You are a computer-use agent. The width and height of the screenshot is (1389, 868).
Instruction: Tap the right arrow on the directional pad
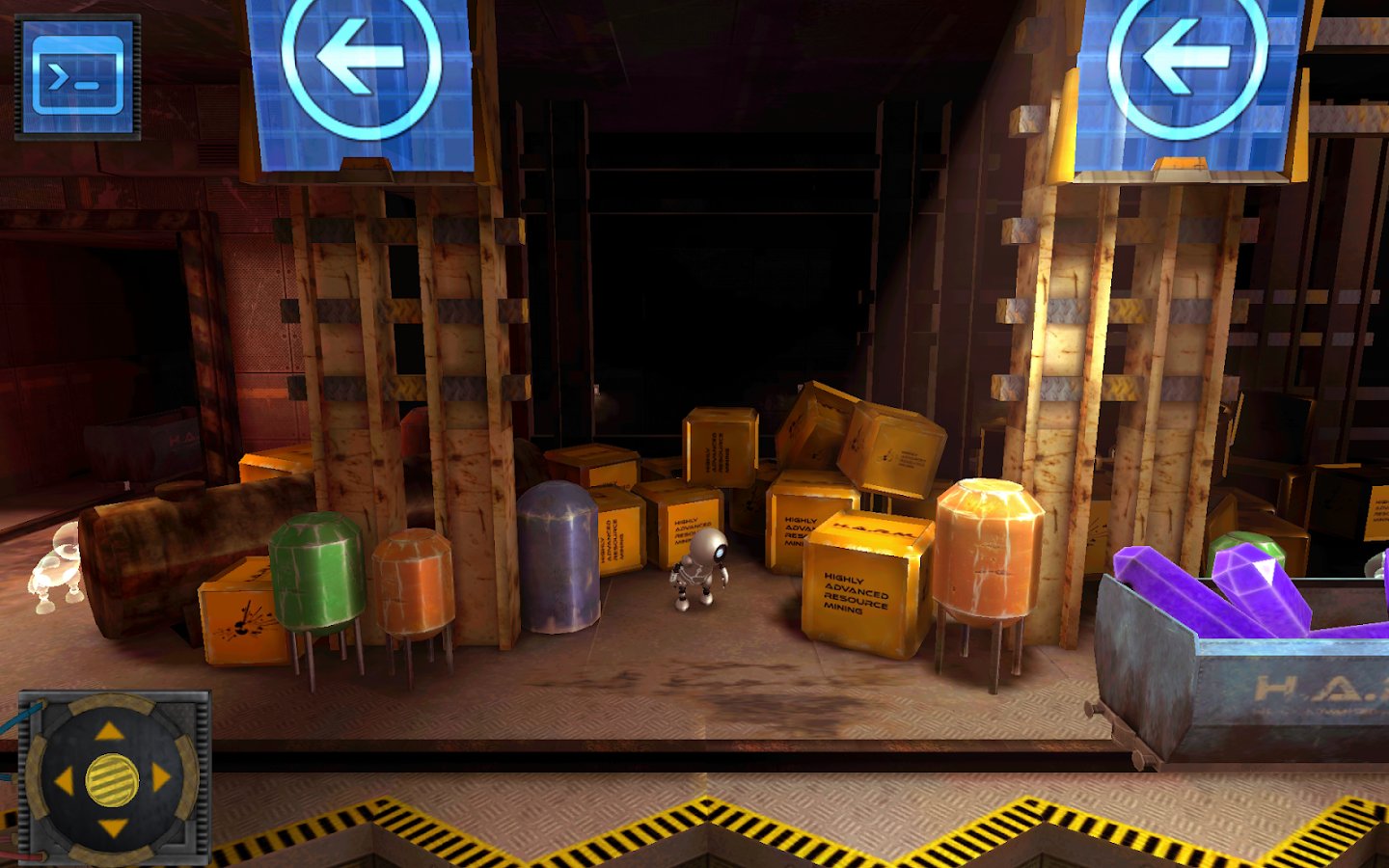160,778
